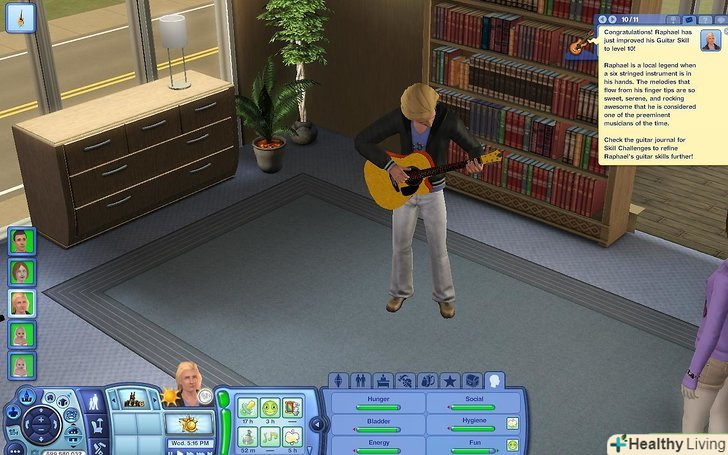Screen dimensions: 728x455
Task: Switch to the star skills panel tab
Action: (450, 381)
